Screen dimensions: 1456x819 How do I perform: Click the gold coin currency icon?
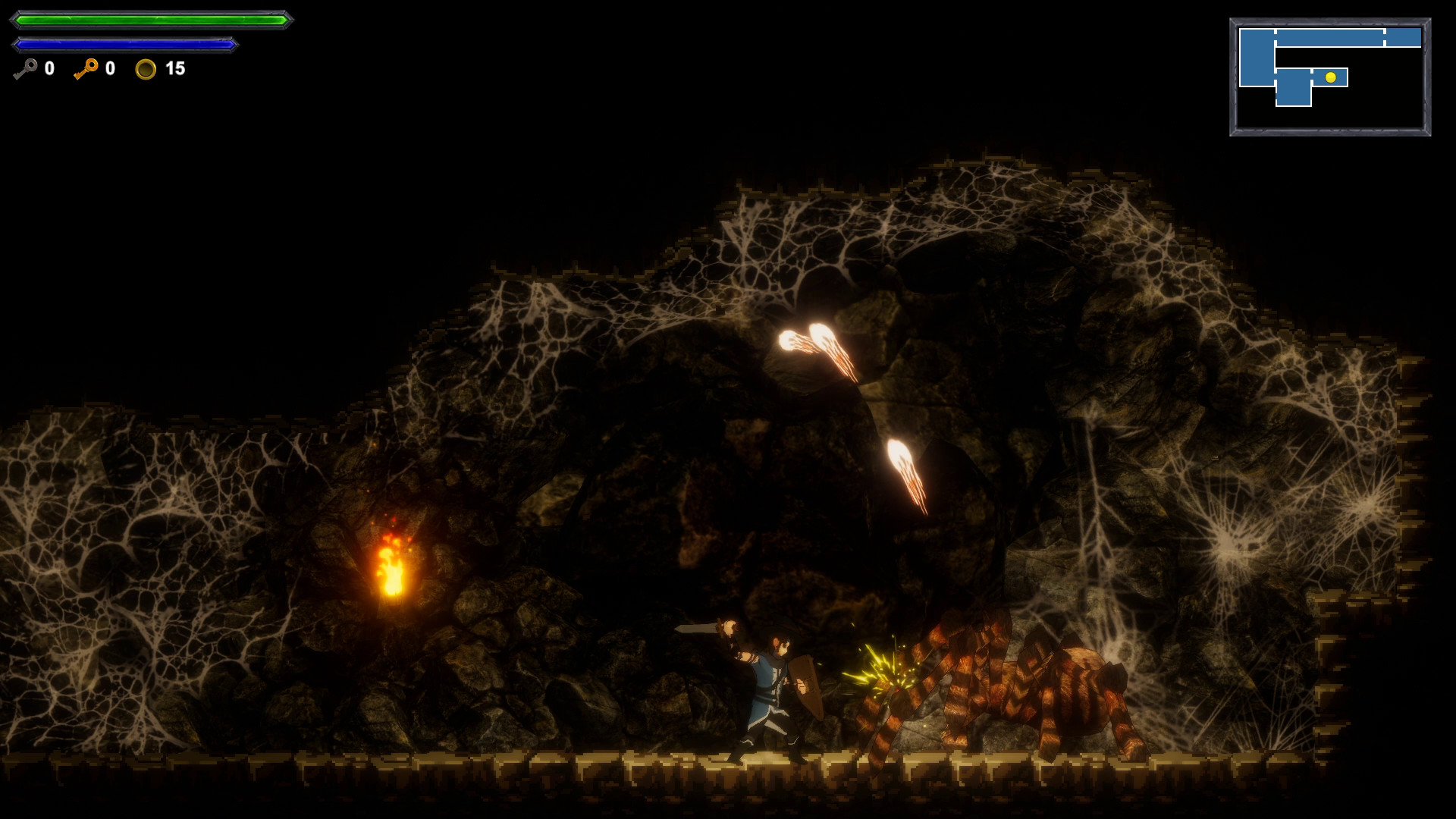146,70
